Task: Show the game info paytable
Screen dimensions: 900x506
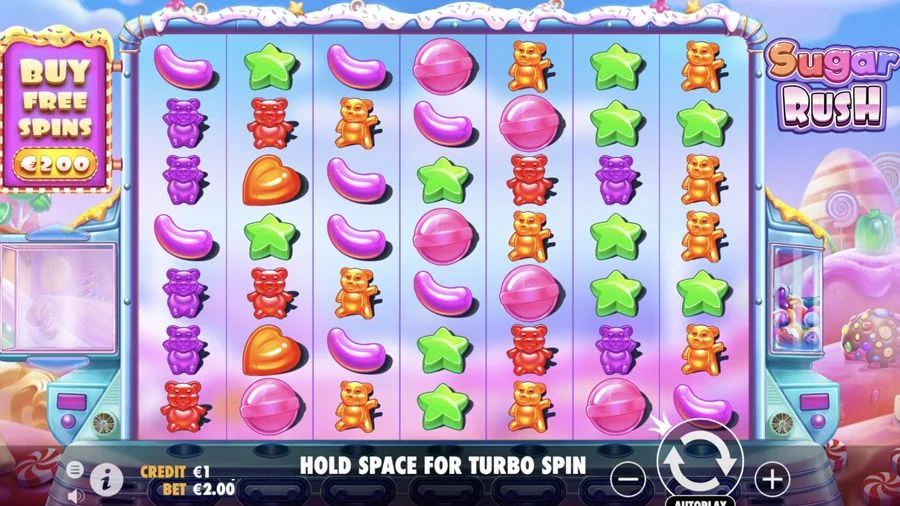Action: pyautogui.click(x=106, y=479)
